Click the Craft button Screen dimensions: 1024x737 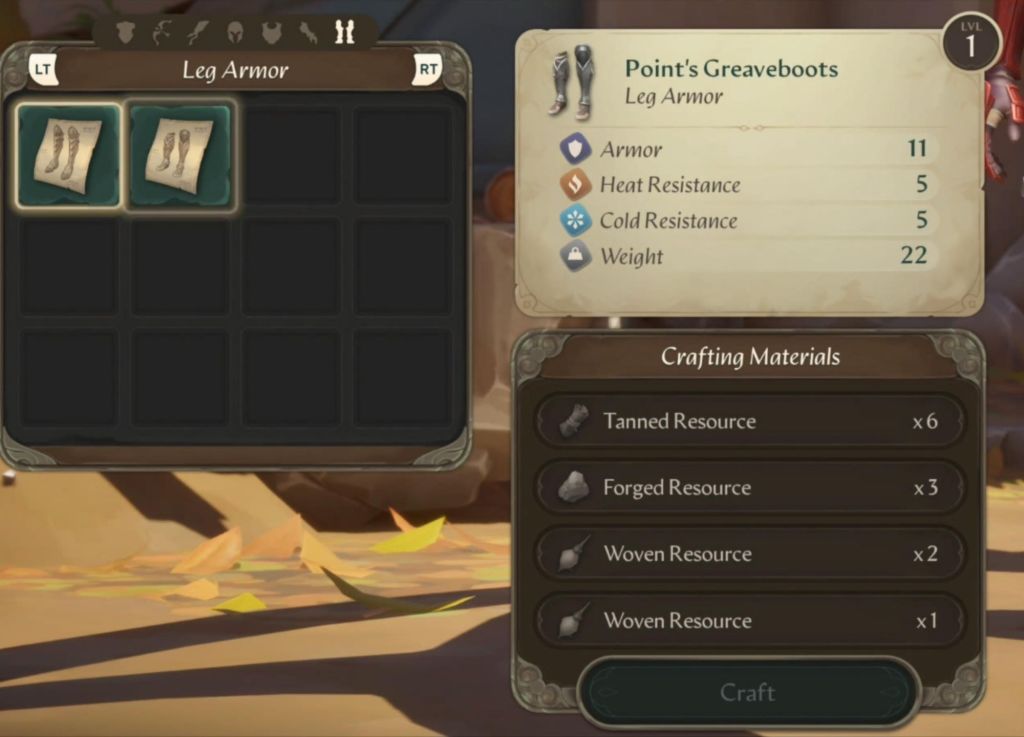click(747, 692)
